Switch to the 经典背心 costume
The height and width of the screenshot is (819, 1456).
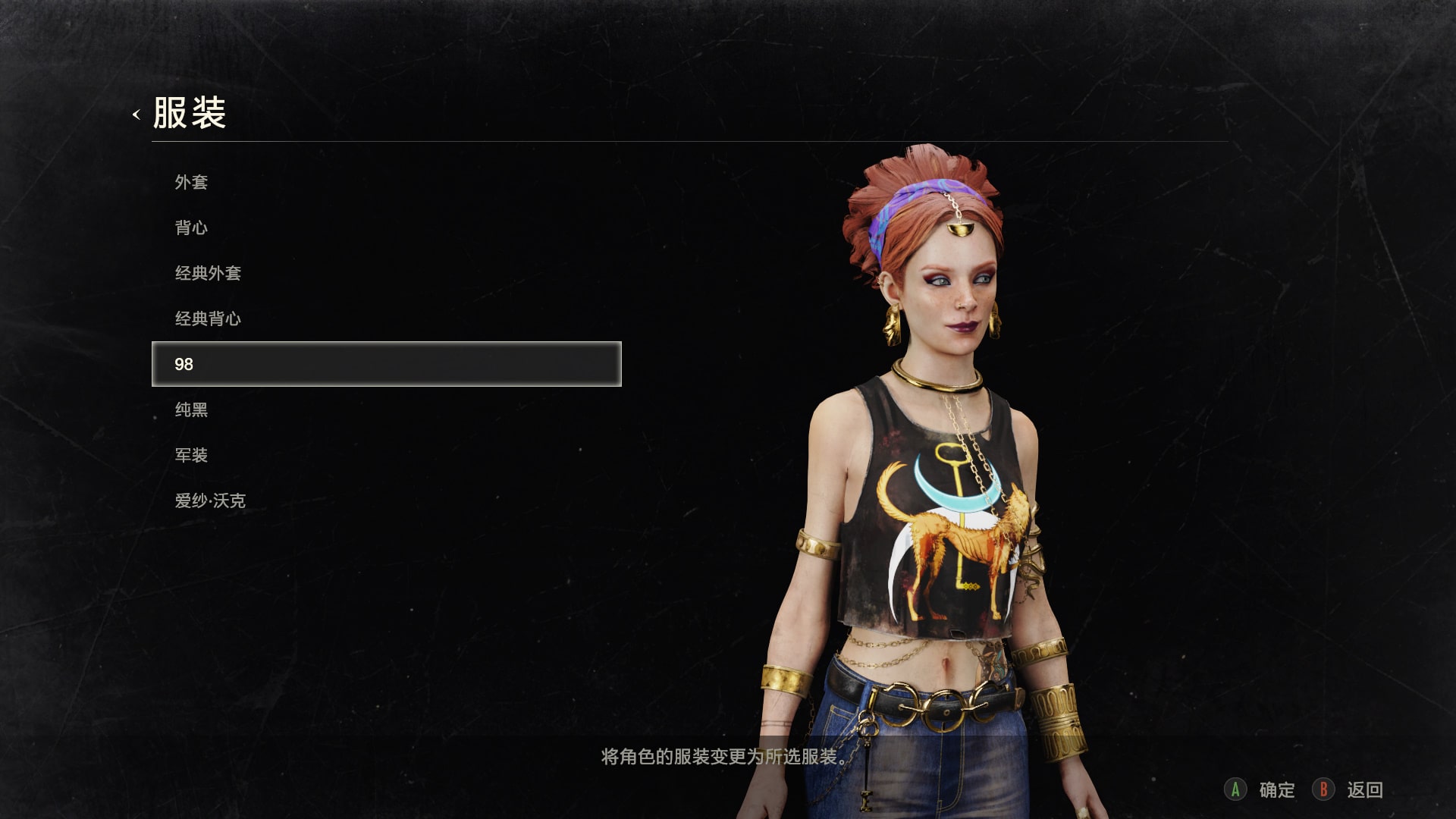click(x=208, y=318)
